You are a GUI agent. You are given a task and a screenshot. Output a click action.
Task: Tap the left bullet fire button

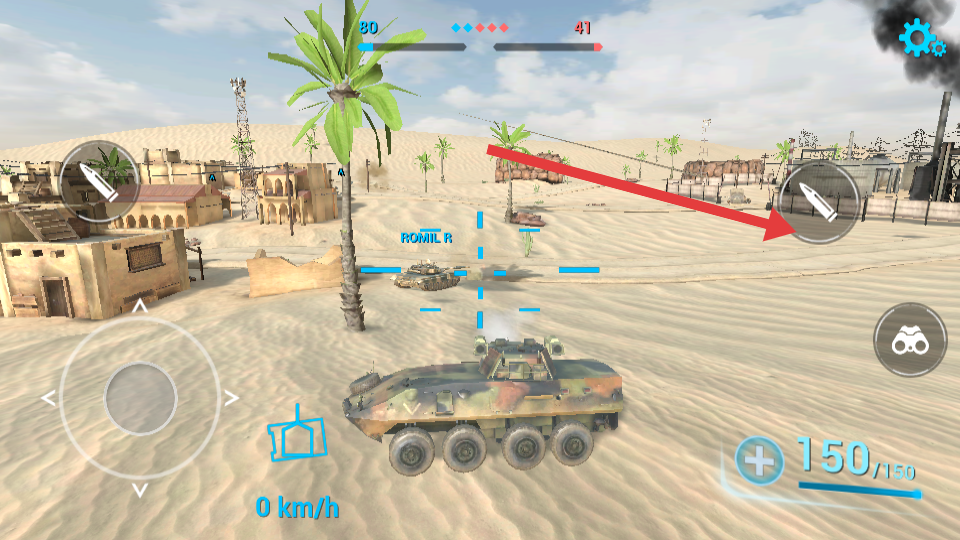[x=99, y=182]
